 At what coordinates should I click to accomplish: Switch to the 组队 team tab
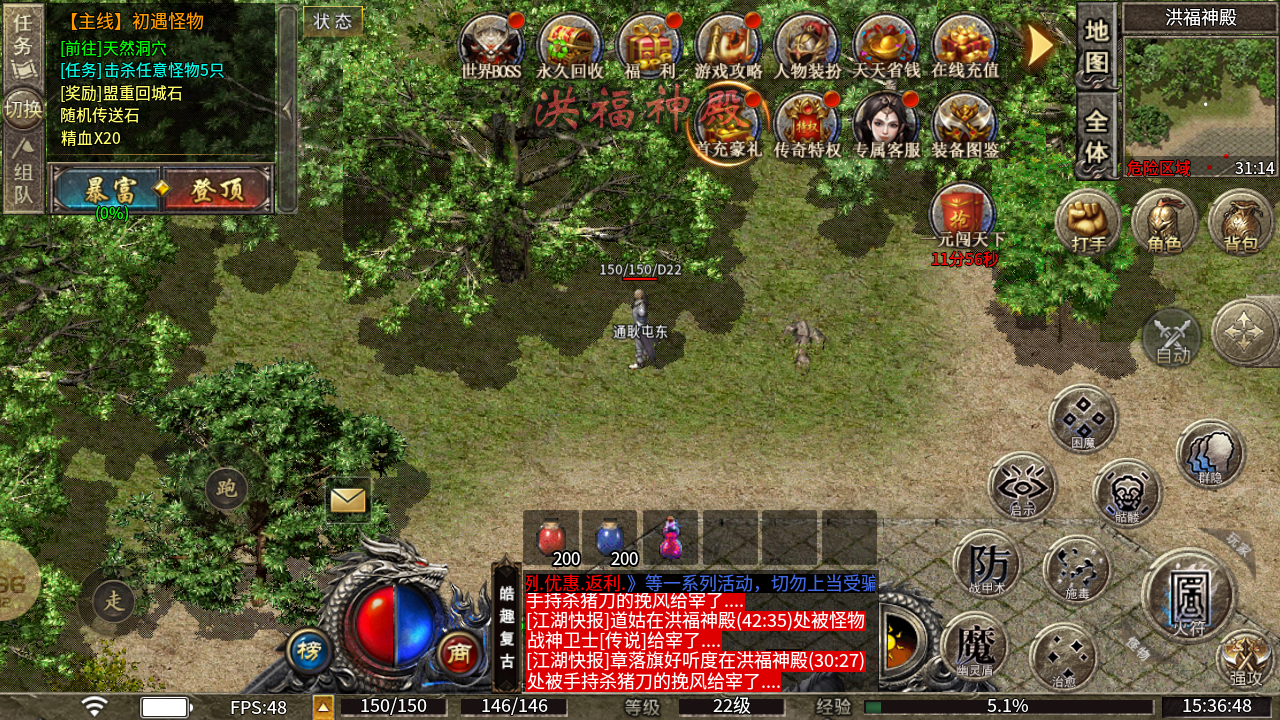[23, 178]
